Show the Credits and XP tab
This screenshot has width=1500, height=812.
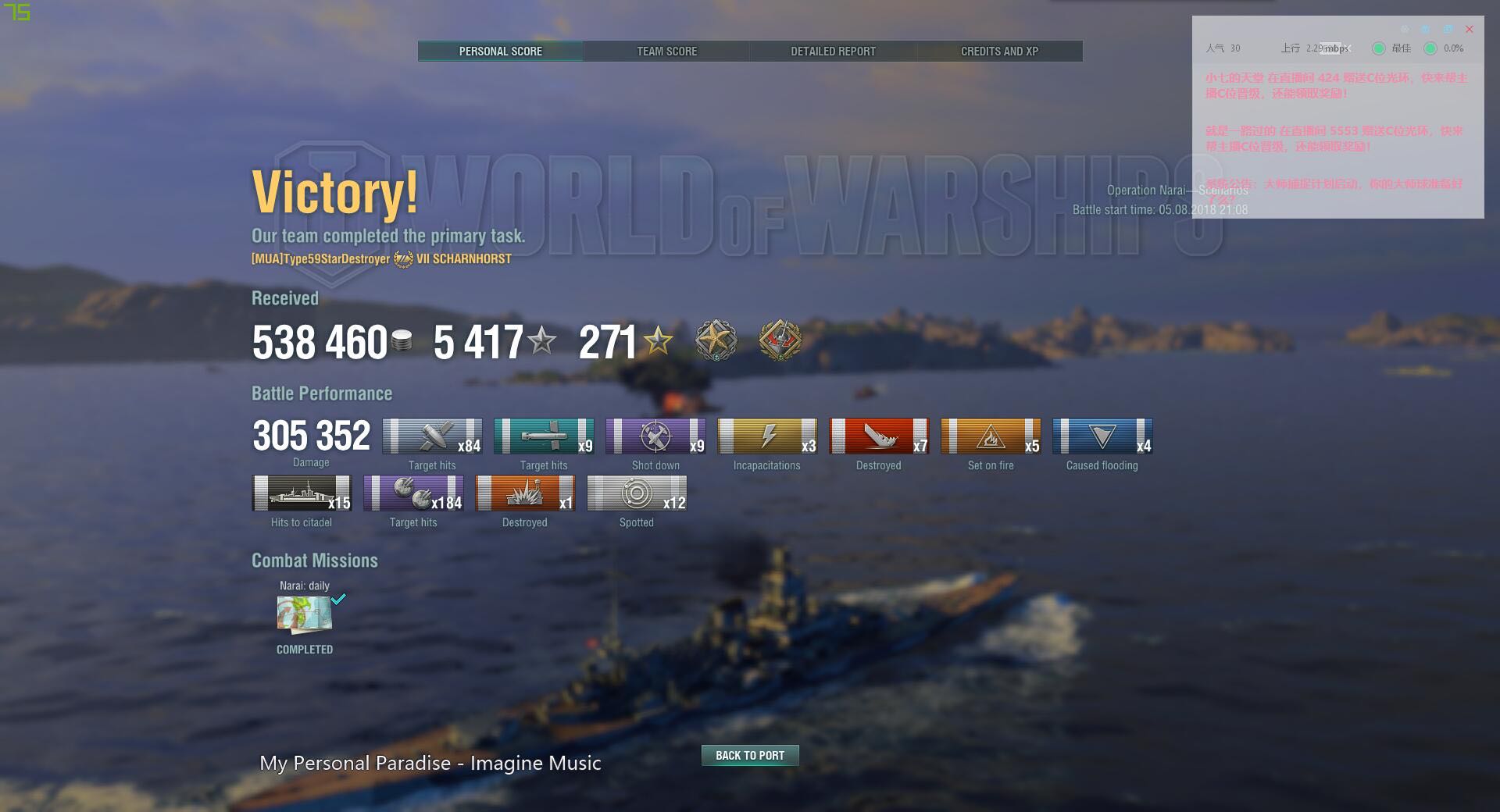pos(999,52)
